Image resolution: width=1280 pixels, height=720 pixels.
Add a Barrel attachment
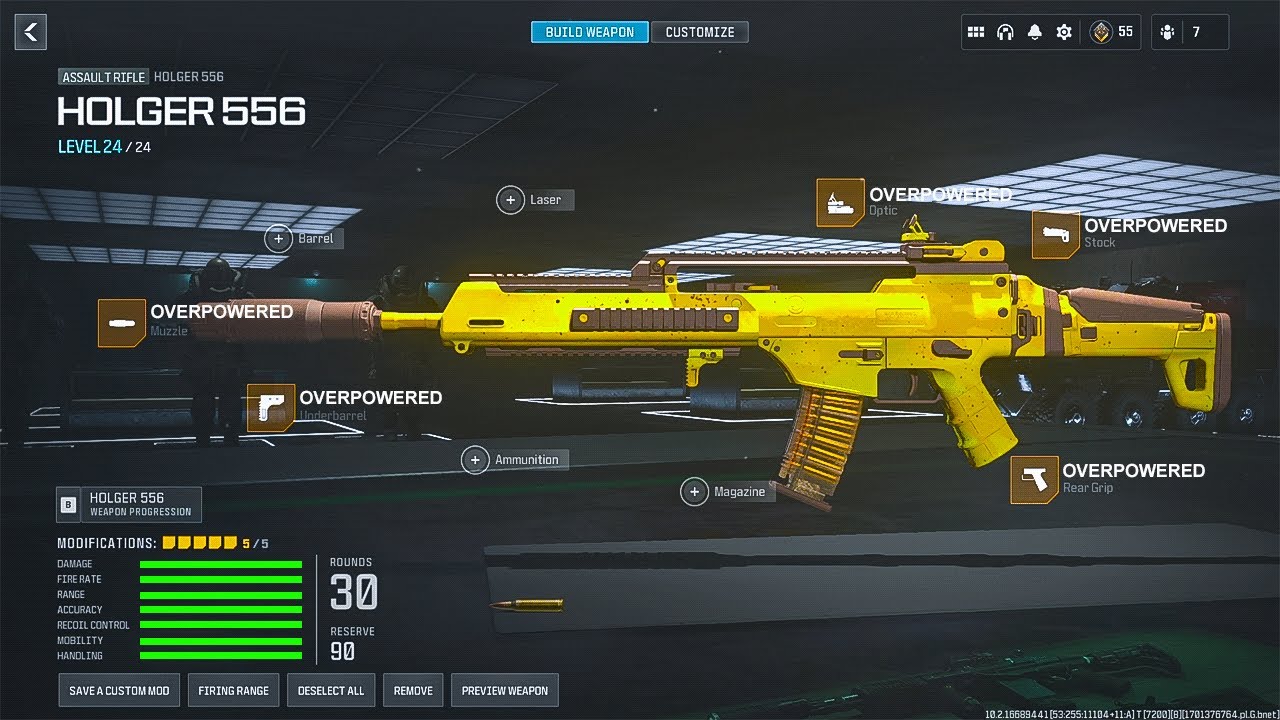(x=279, y=238)
